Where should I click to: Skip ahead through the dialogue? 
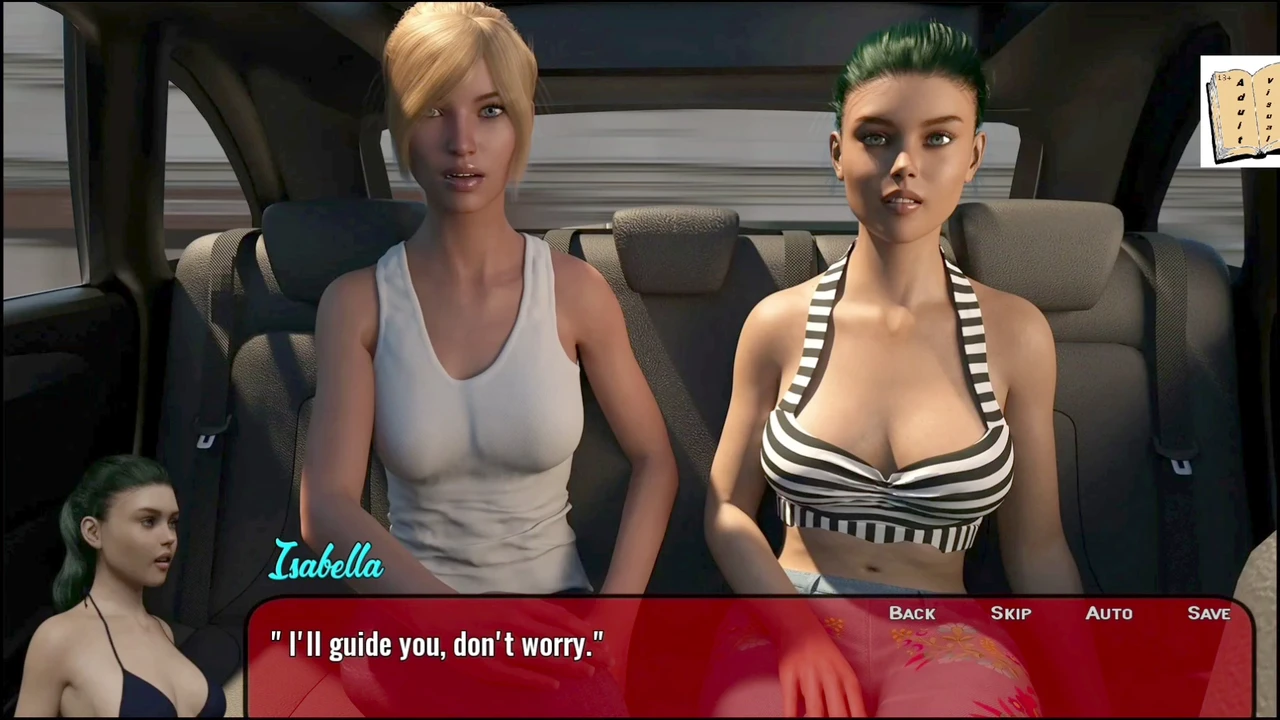1010,613
